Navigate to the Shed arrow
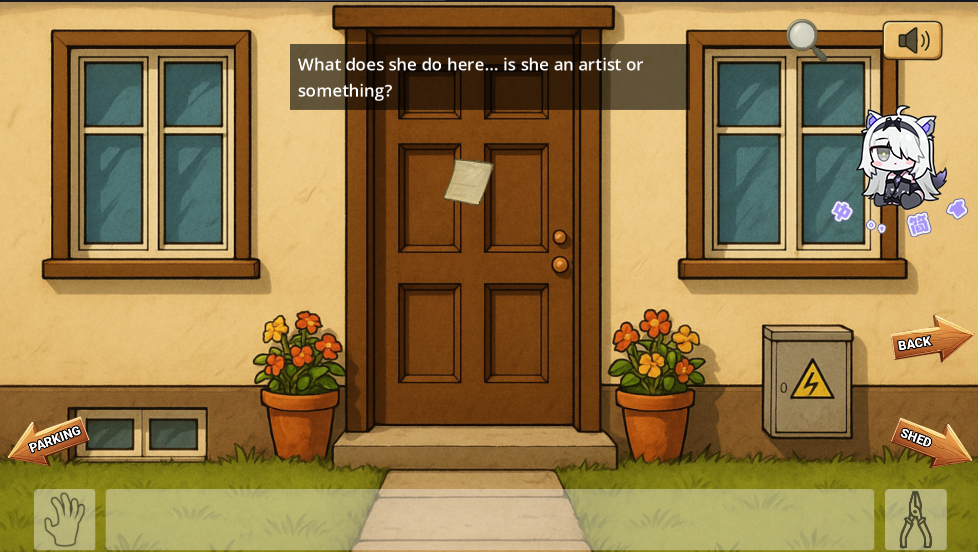Viewport: 978px width, 552px height. (x=929, y=441)
